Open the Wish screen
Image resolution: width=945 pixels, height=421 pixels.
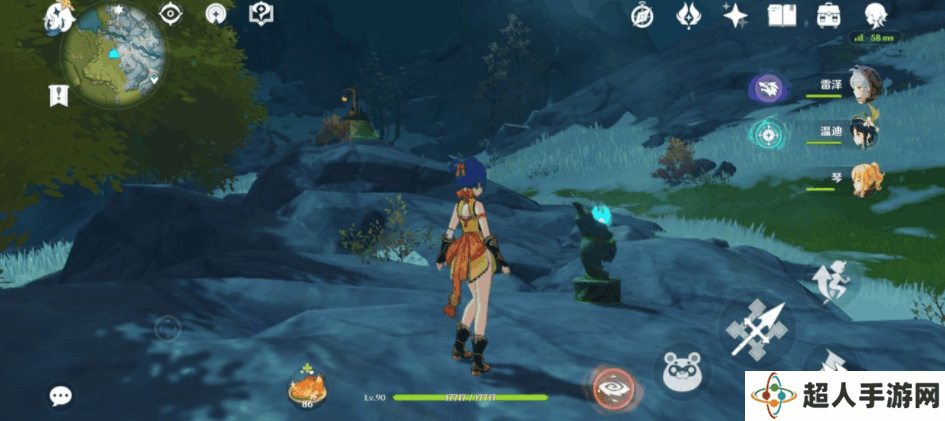coord(689,15)
